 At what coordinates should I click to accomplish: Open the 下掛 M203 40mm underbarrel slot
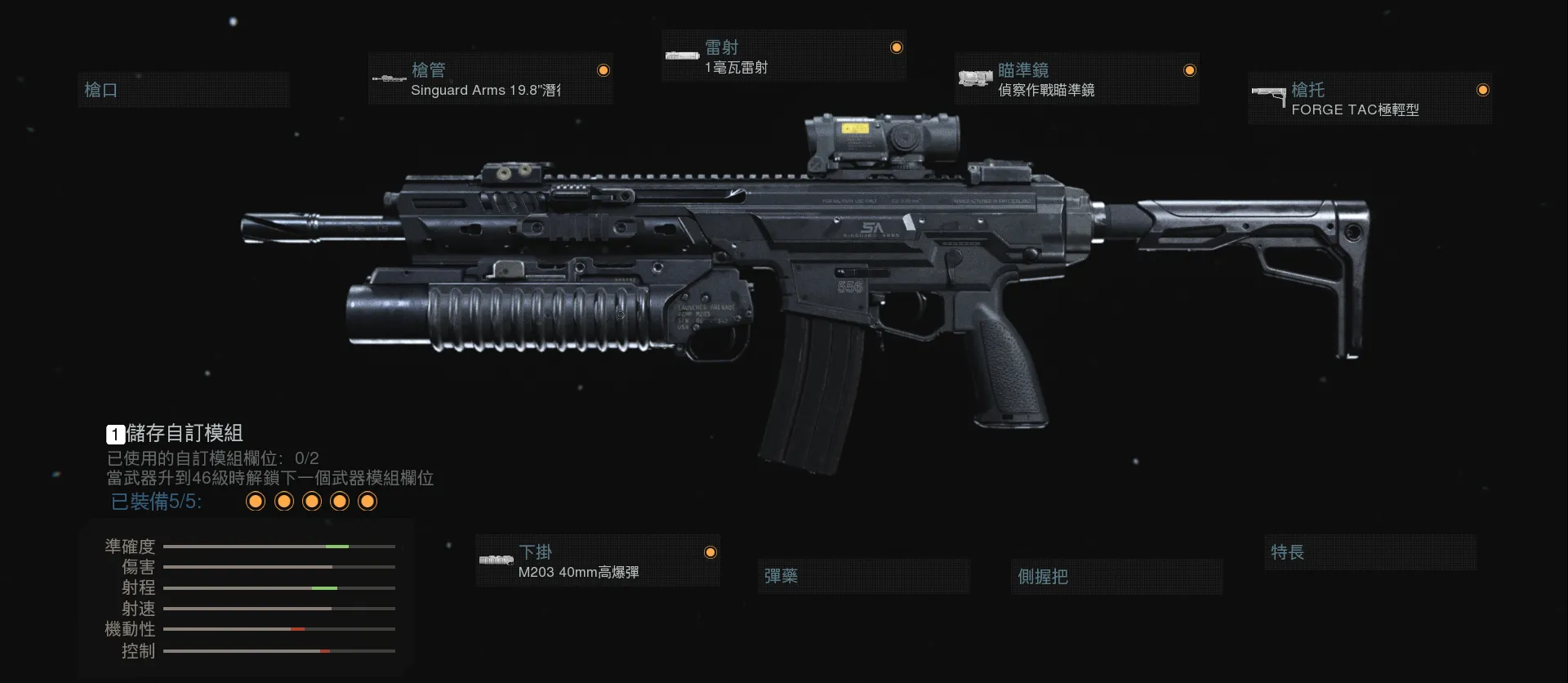[597, 561]
